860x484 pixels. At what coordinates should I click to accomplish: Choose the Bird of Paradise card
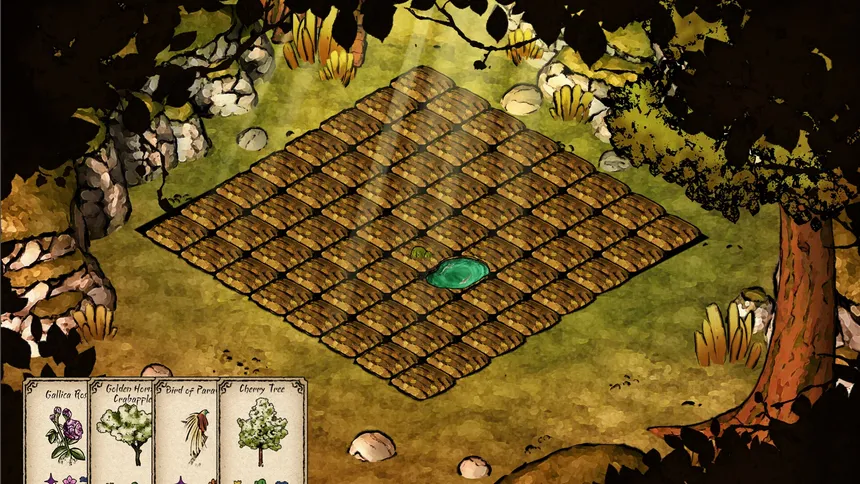pyautogui.click(x=186, y=432)
